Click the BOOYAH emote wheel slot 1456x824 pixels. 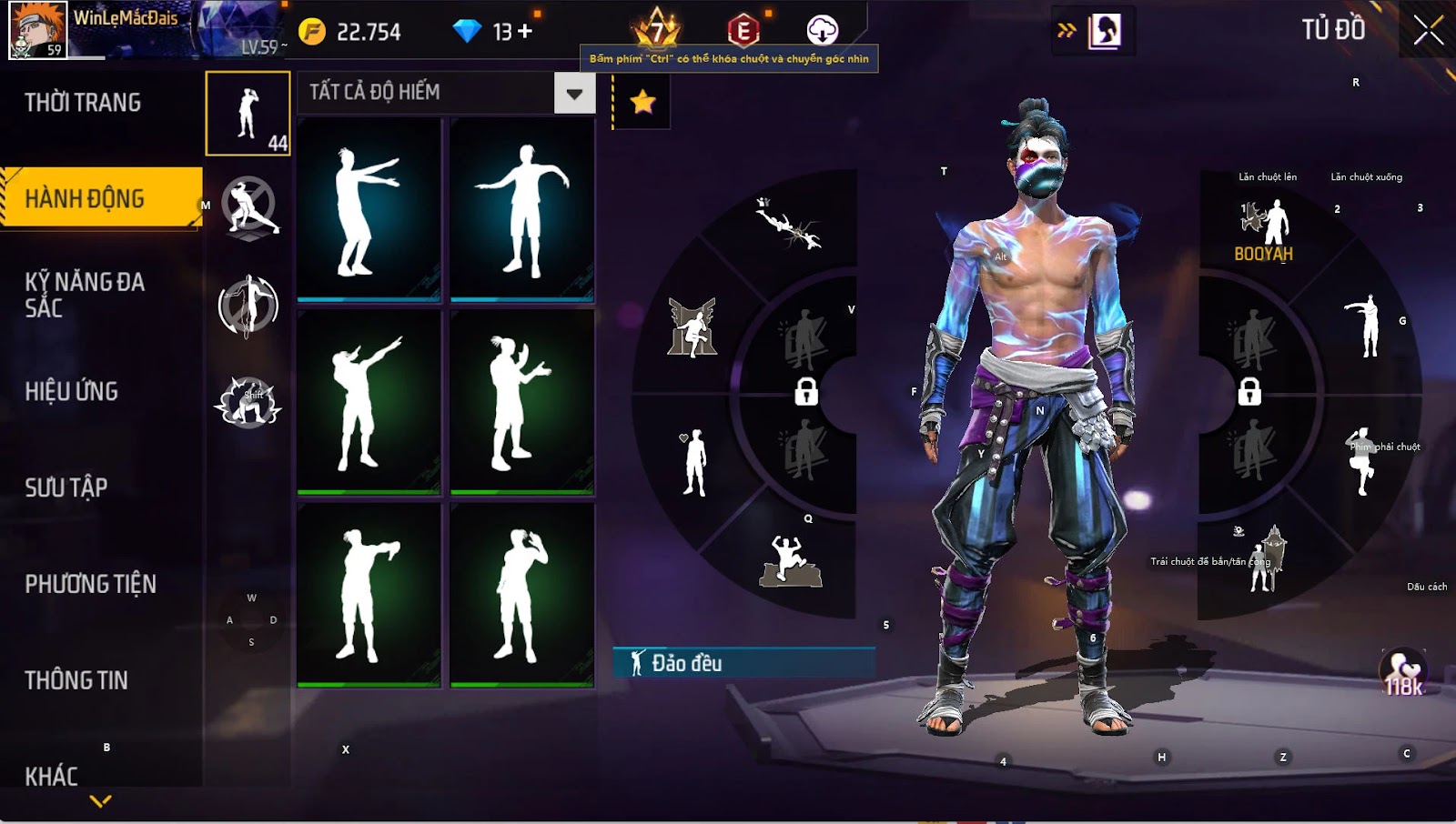[x=1264, y=231]
